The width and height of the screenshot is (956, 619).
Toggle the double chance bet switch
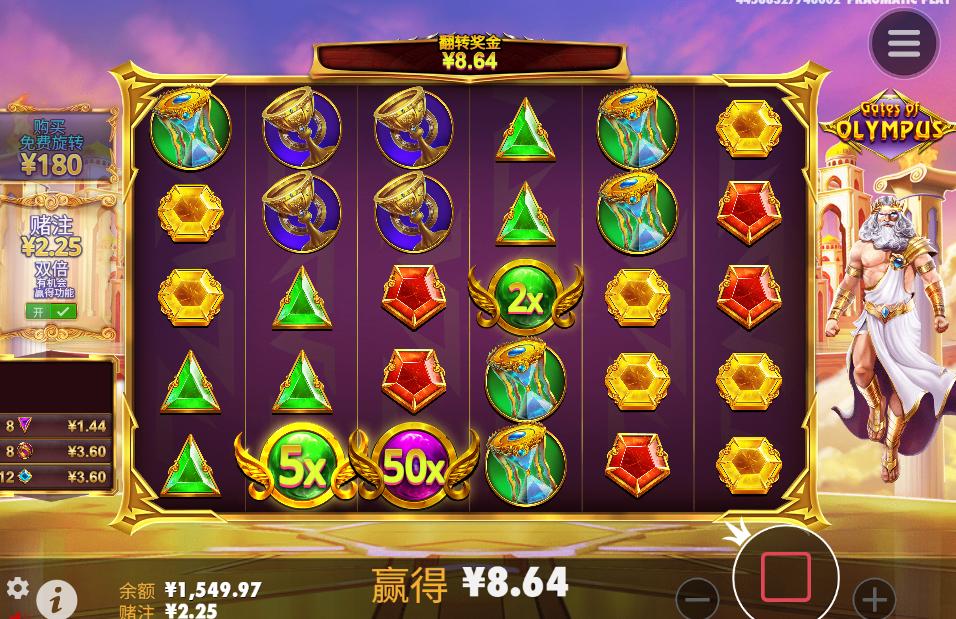[50, 311]
